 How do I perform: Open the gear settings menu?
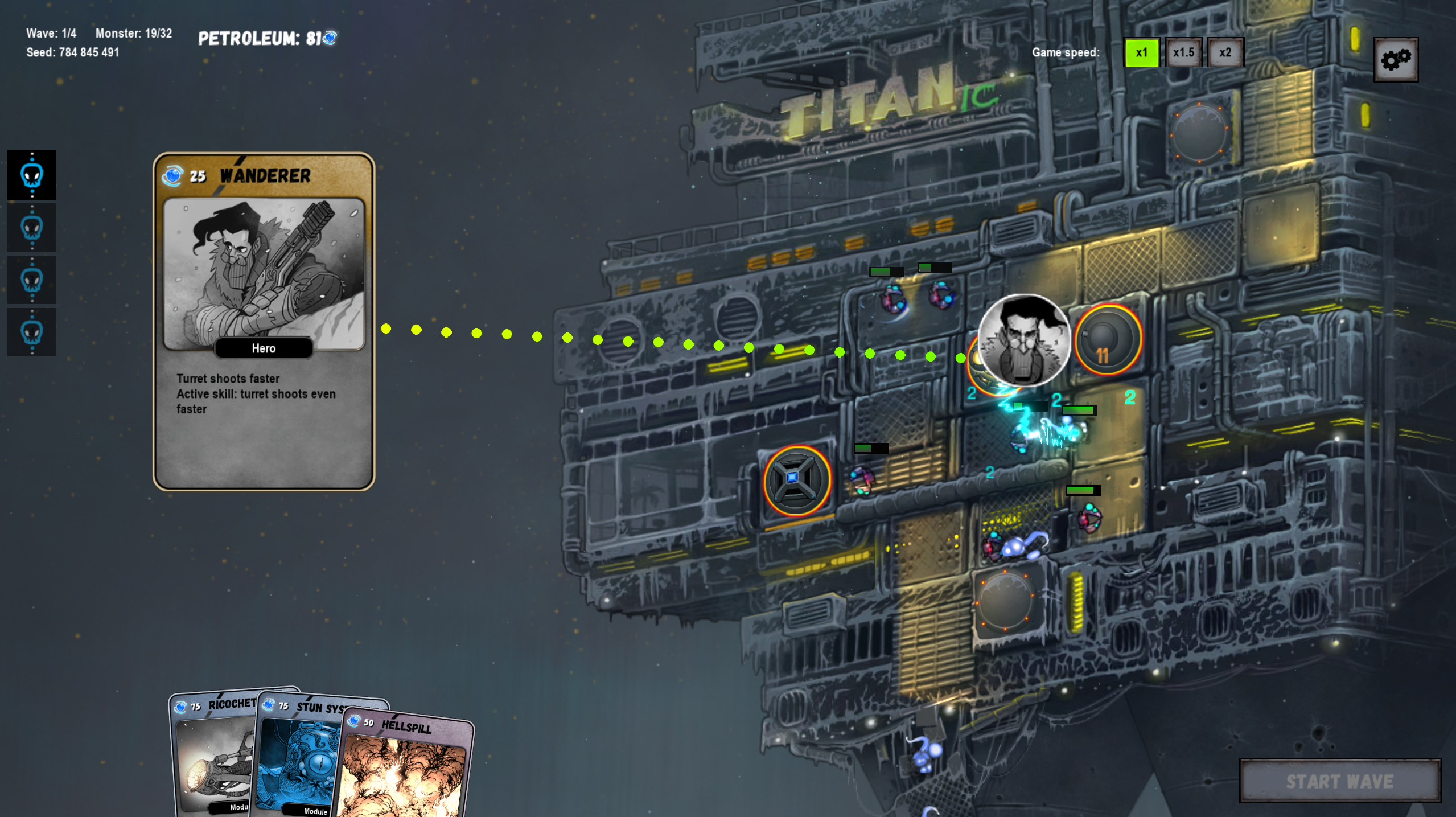pos(1396,60)
